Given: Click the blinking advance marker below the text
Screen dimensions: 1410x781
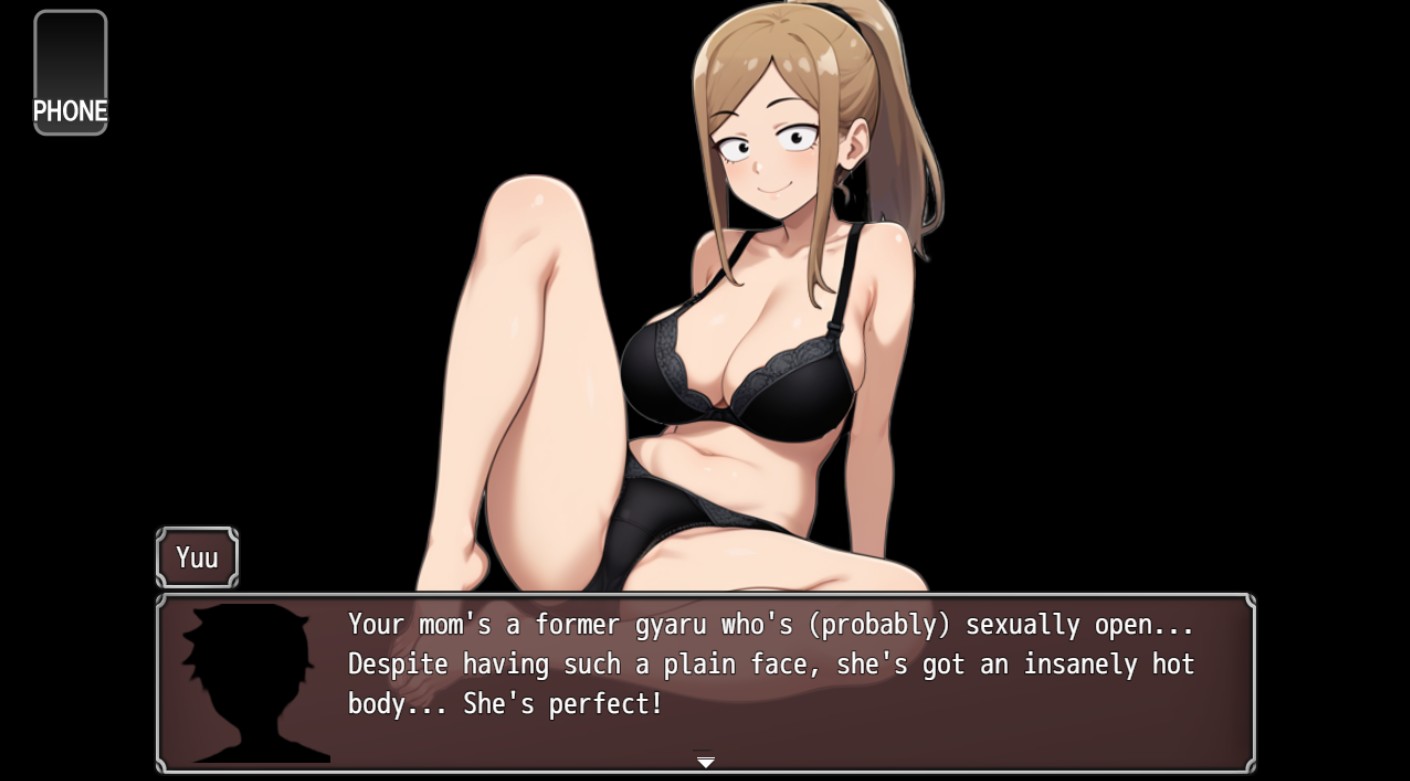Looking at the screenshot, I should (706, 760).
